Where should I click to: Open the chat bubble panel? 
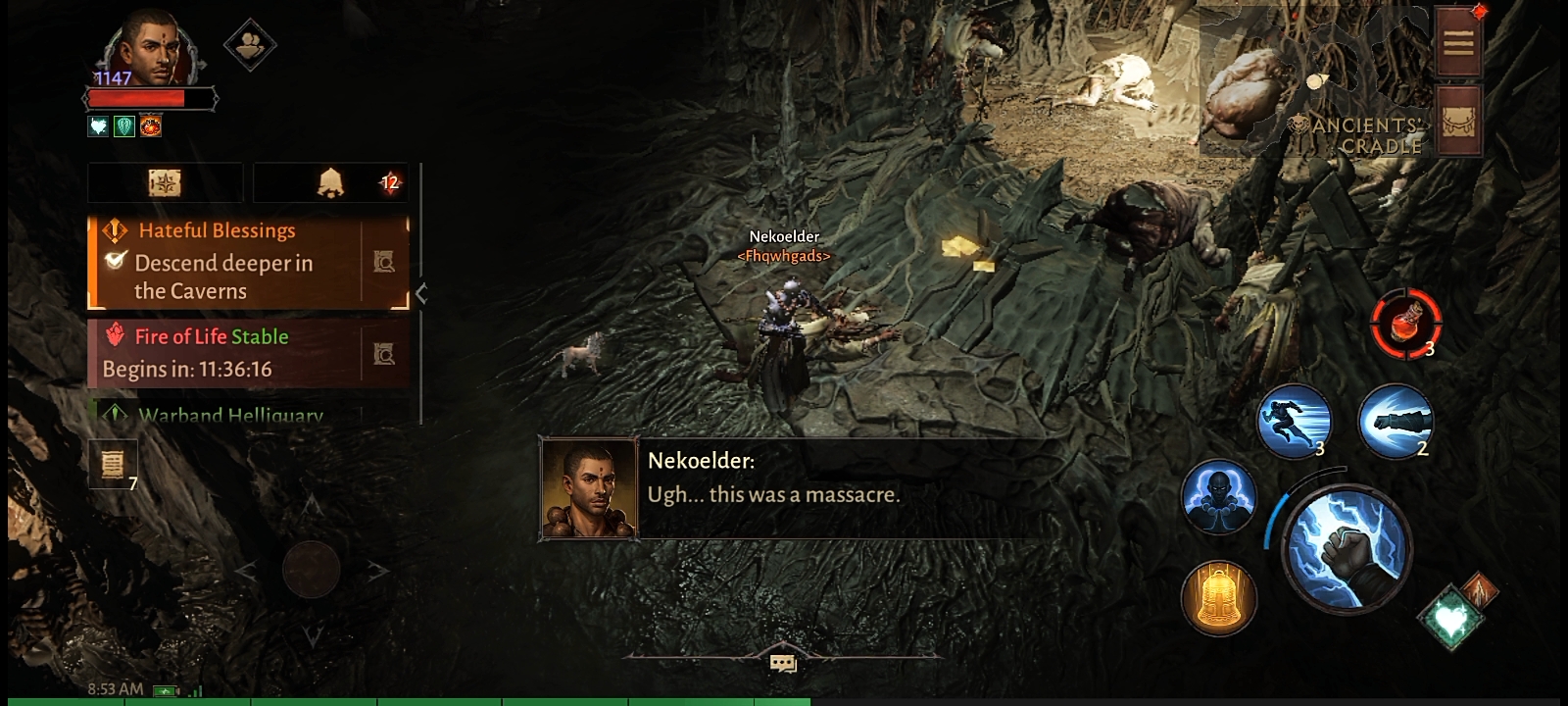click(783, 664)
